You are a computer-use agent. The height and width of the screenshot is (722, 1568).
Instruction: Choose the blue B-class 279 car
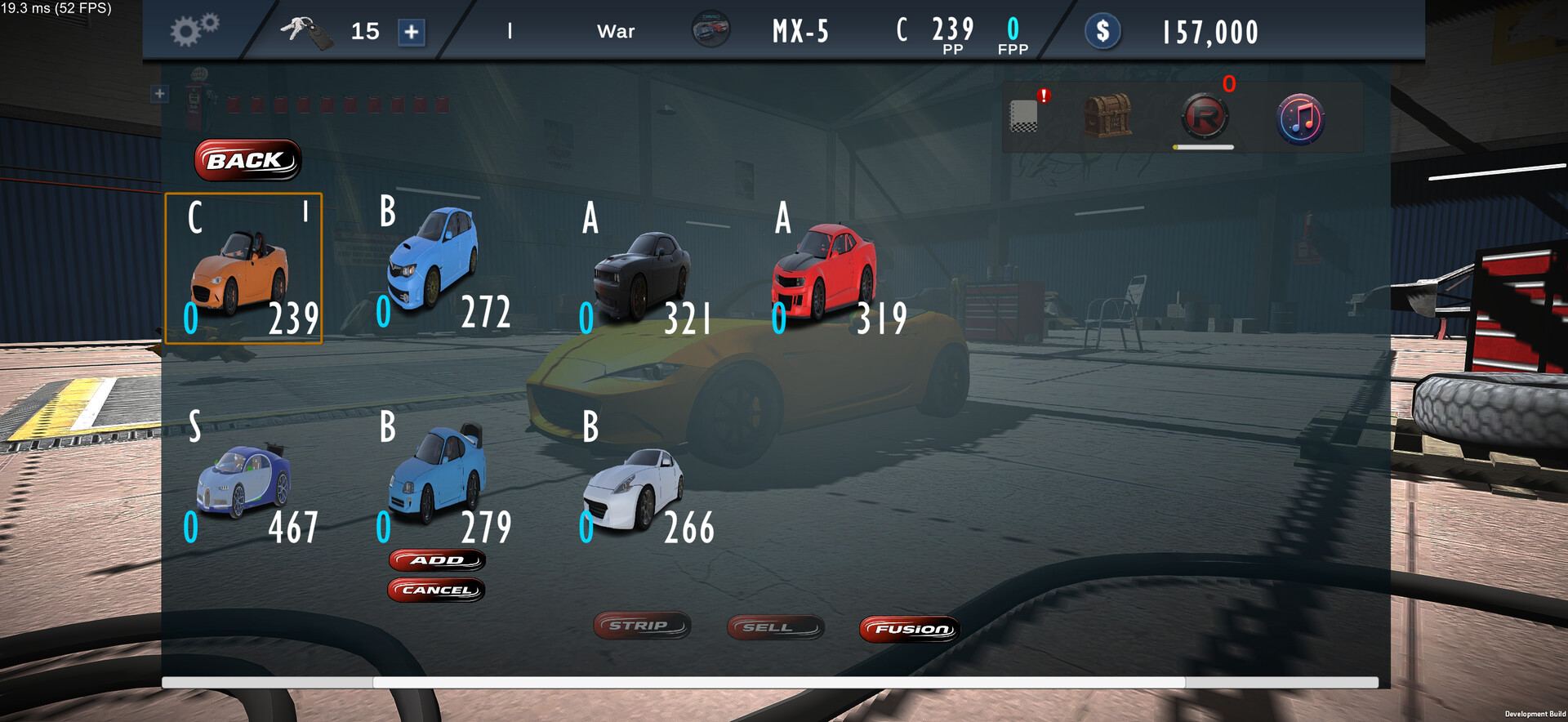tap(439, 478)
